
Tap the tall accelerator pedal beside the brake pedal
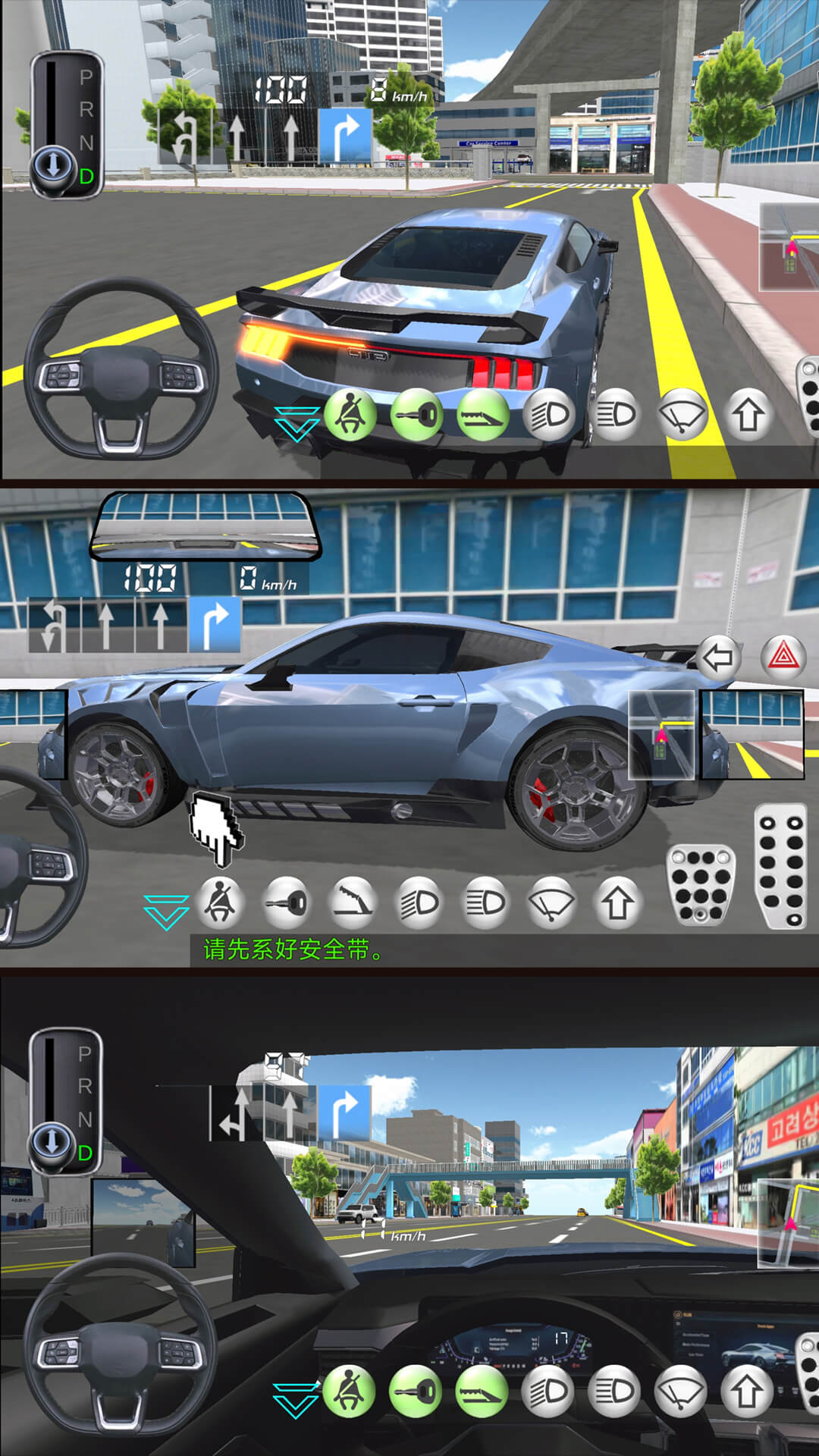coord(781,866)
